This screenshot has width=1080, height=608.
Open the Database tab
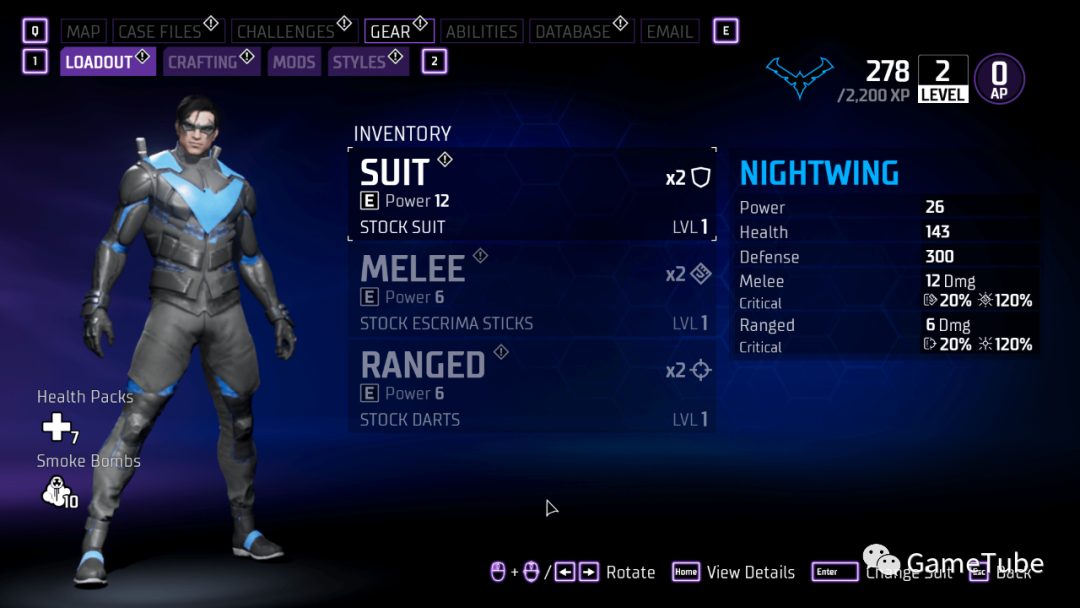coord(573,31)
